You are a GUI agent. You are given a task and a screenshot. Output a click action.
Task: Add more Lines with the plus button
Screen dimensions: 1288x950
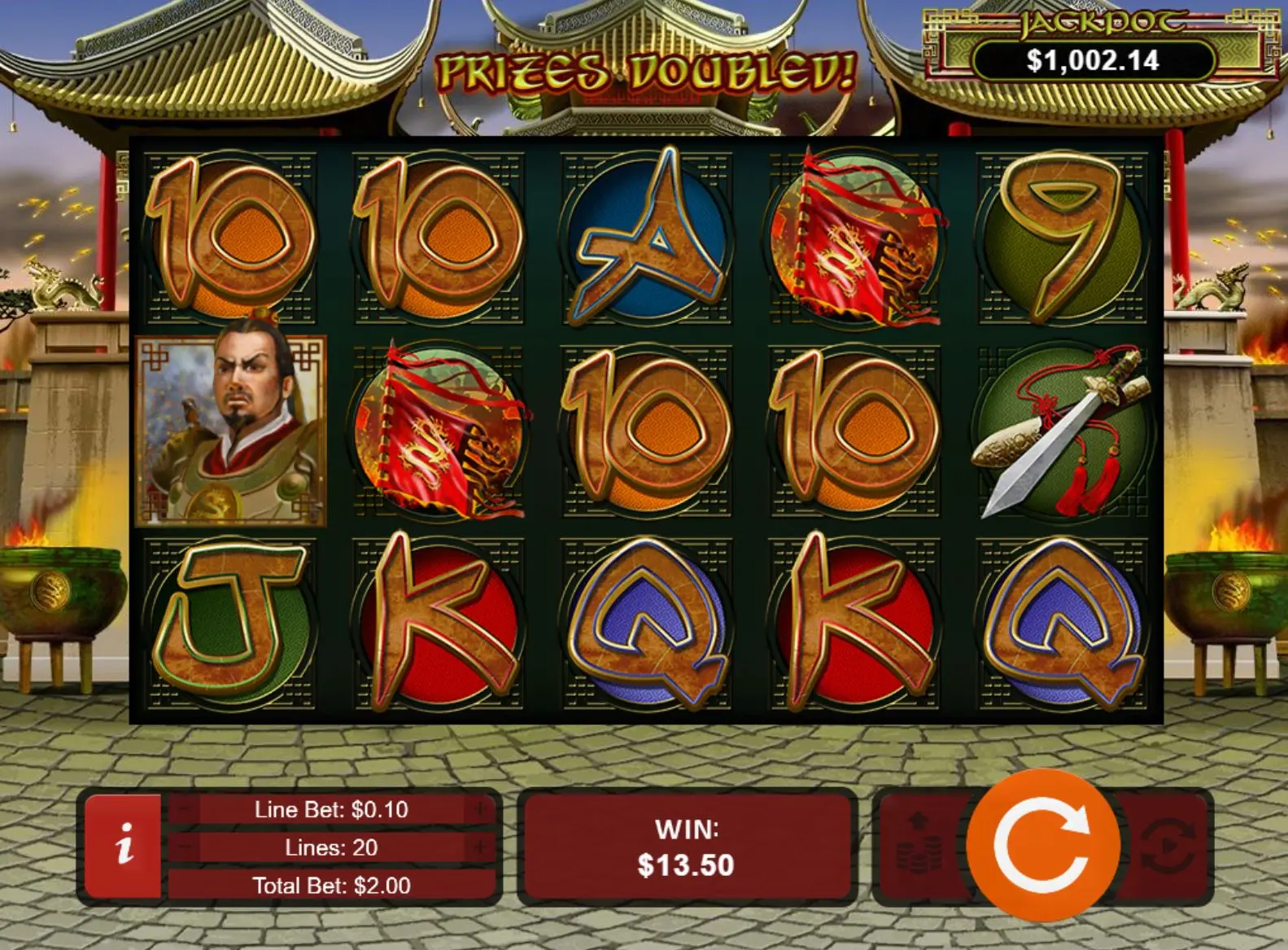[x=480, y=847]
